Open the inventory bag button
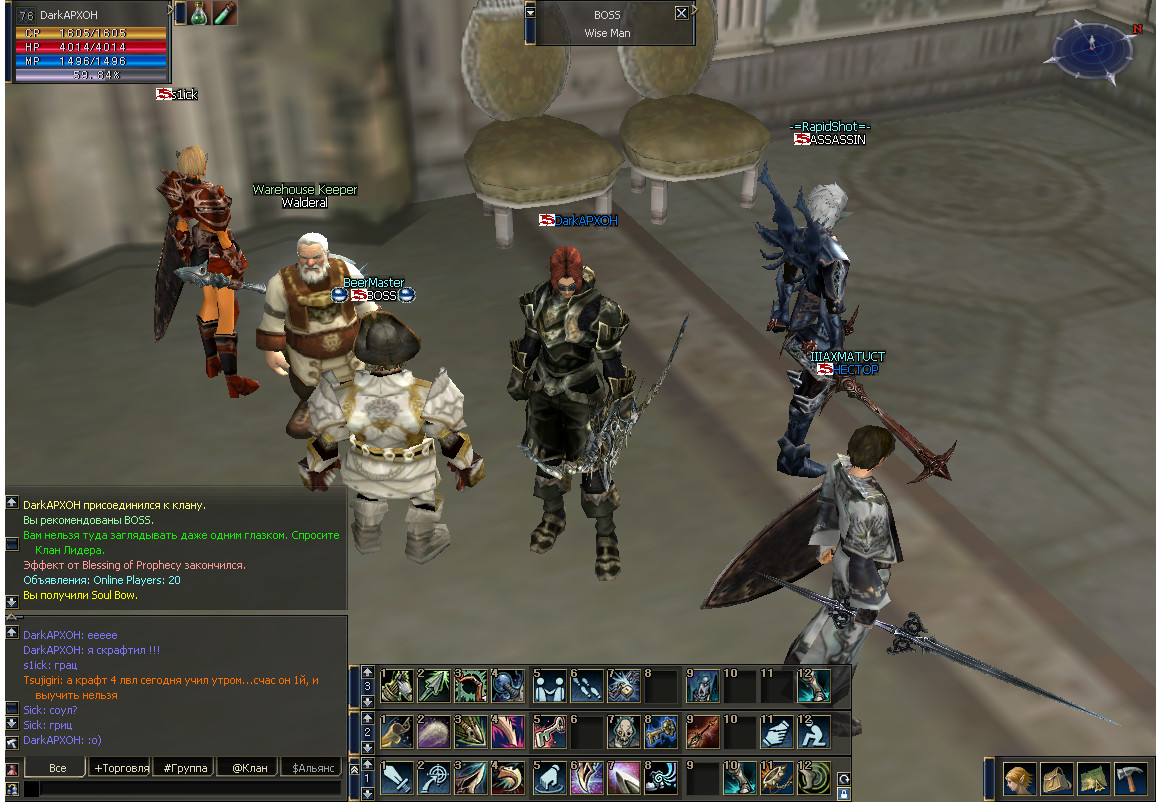Viewport: 1156px width, 802px height. pos(1057,778)
